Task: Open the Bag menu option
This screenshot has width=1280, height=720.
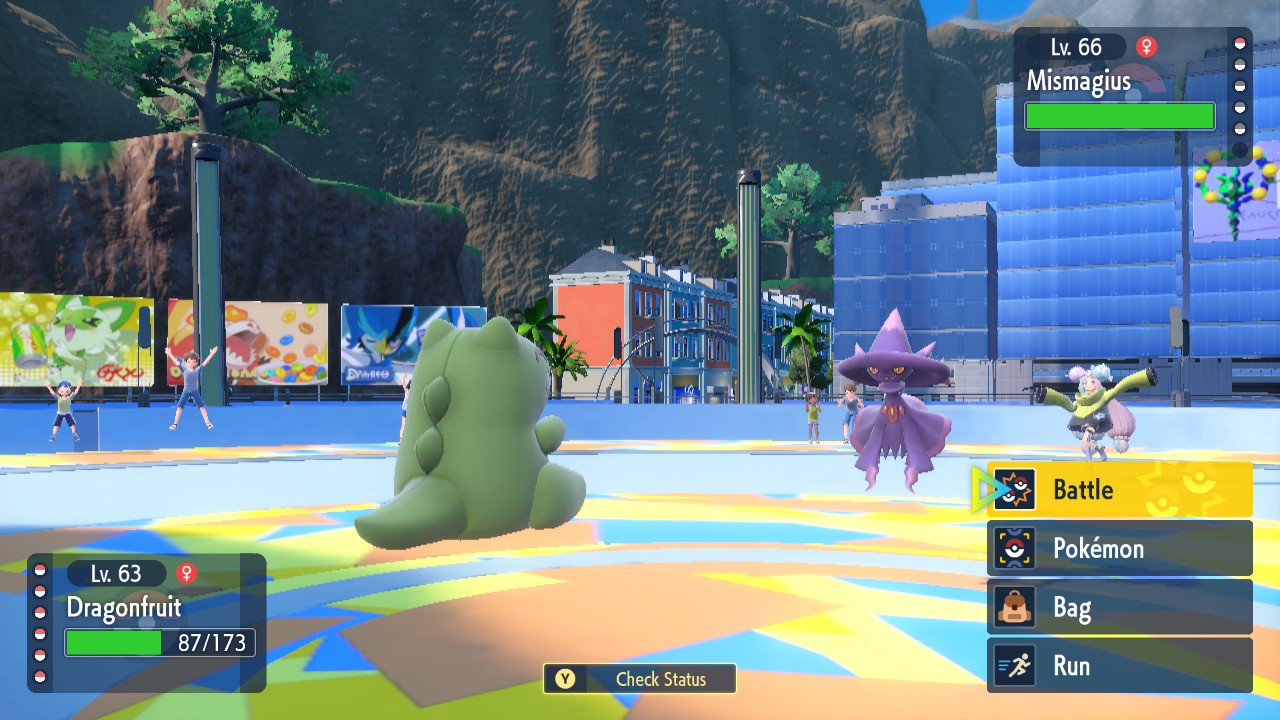Action: pyautogui.click(x=1119, y=607)
